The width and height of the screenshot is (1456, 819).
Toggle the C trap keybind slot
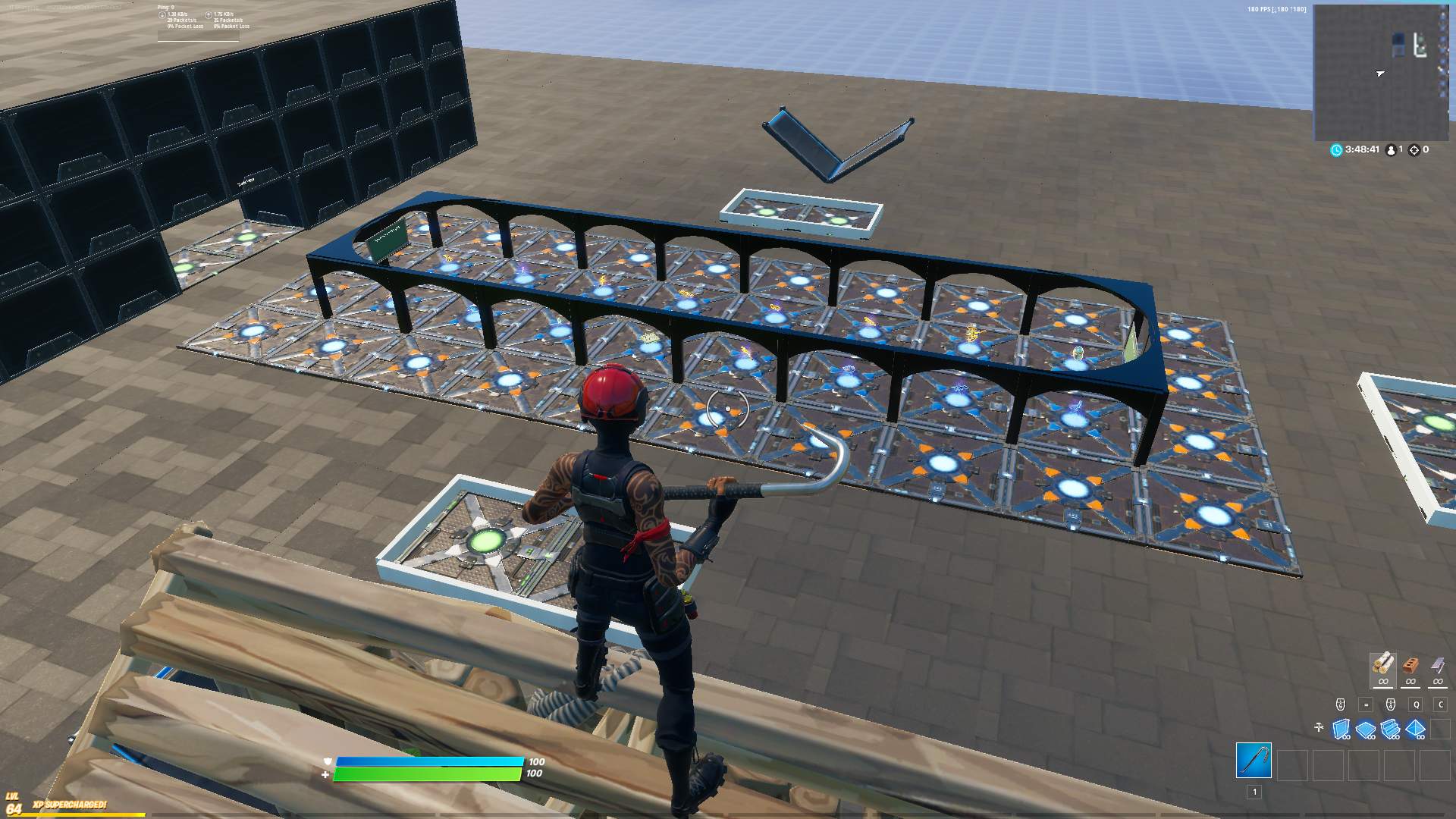(1442, 704)
